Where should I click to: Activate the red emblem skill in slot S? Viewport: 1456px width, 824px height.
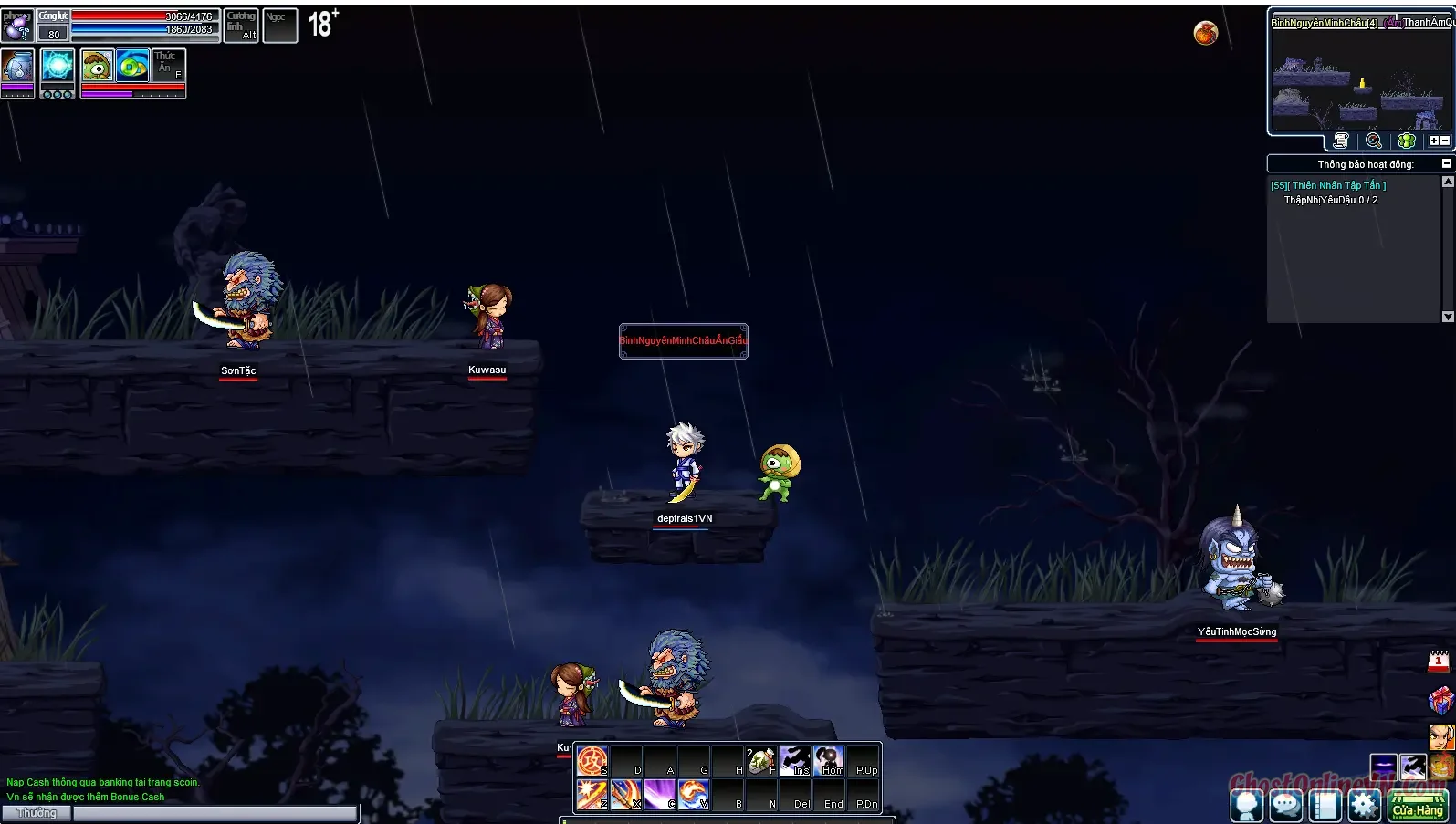(x=592, y=760)
